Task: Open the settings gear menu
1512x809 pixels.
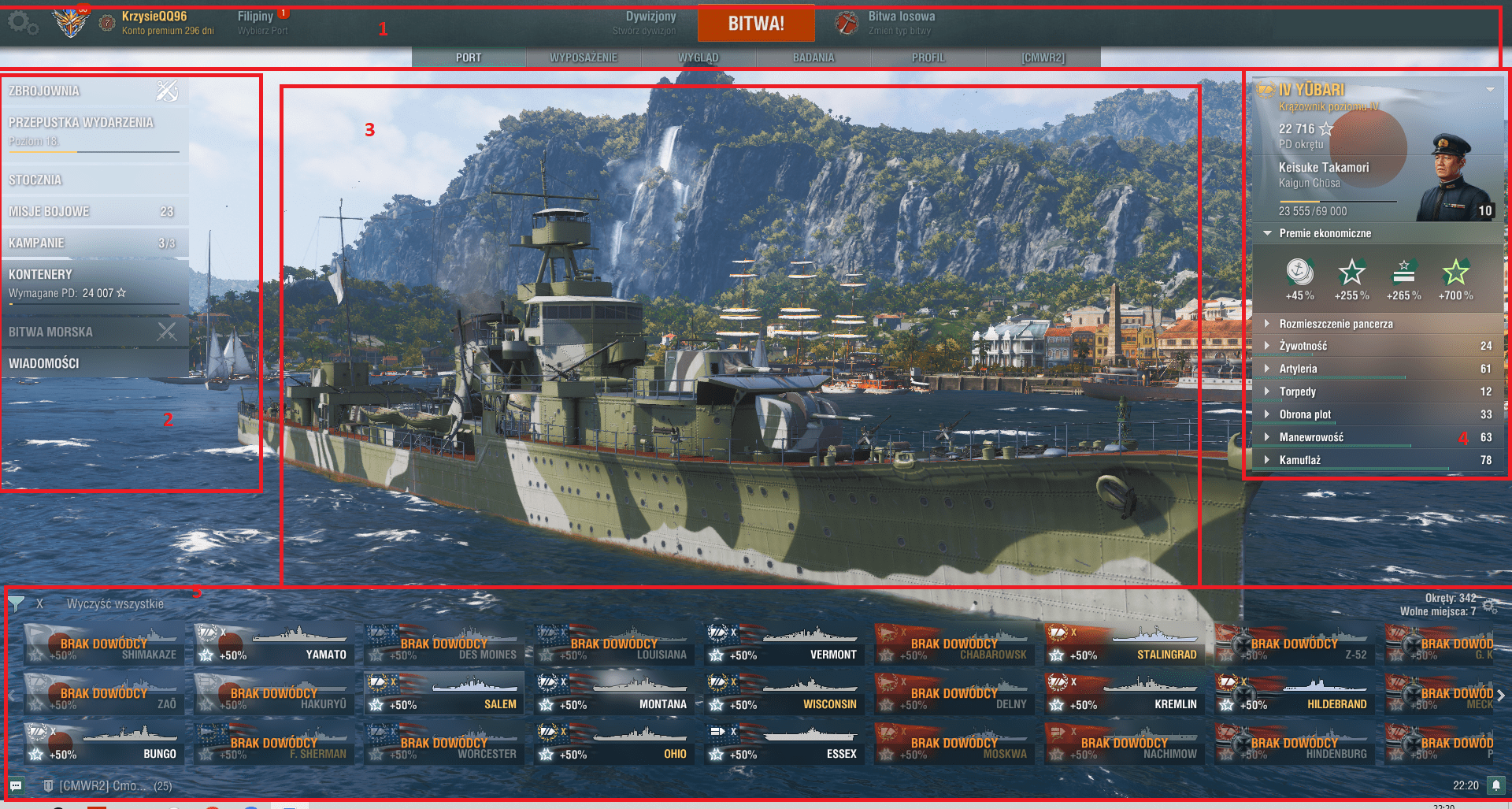Action: 22,24
